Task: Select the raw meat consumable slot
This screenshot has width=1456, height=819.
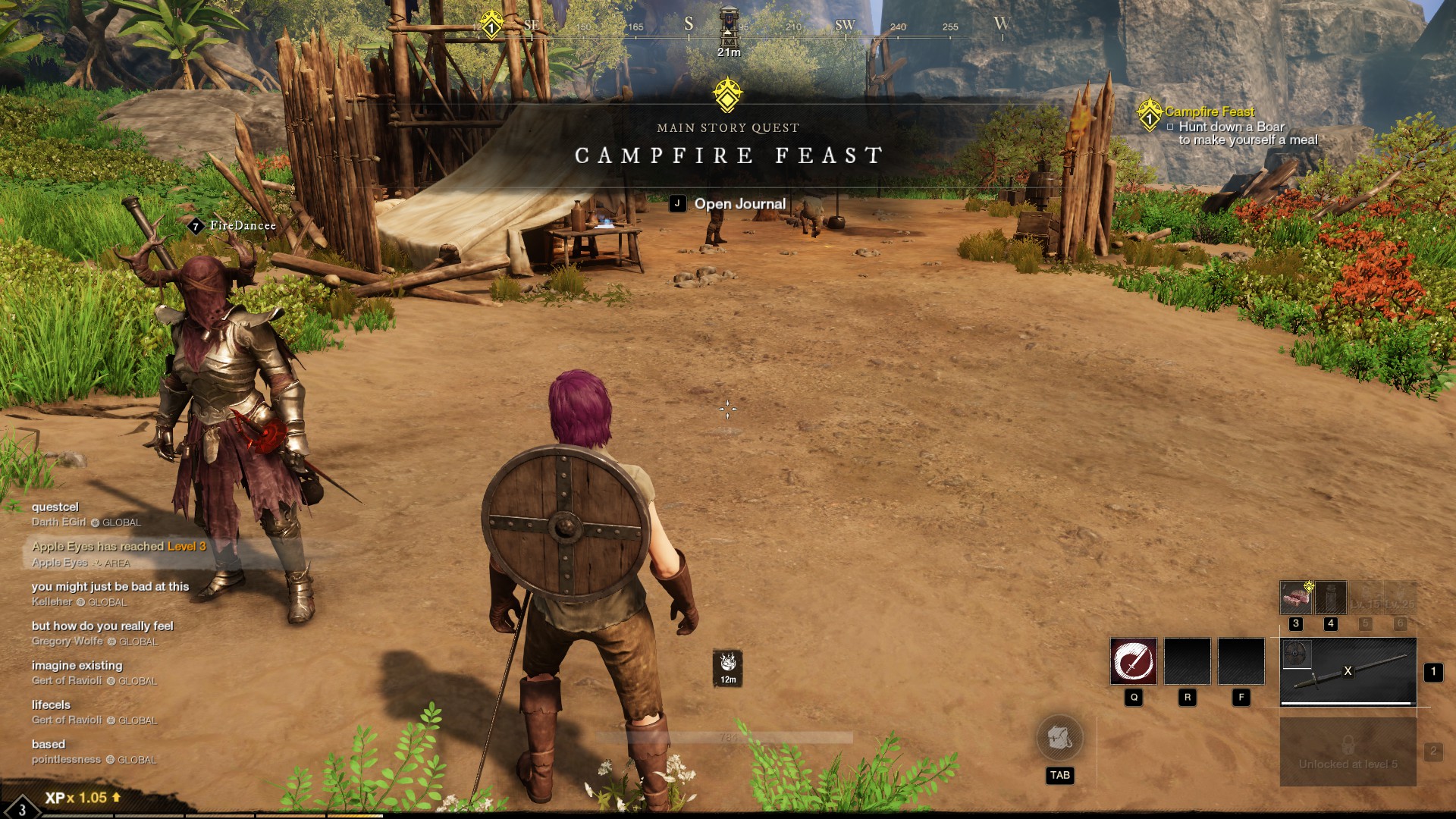Action: [1296, 598]
